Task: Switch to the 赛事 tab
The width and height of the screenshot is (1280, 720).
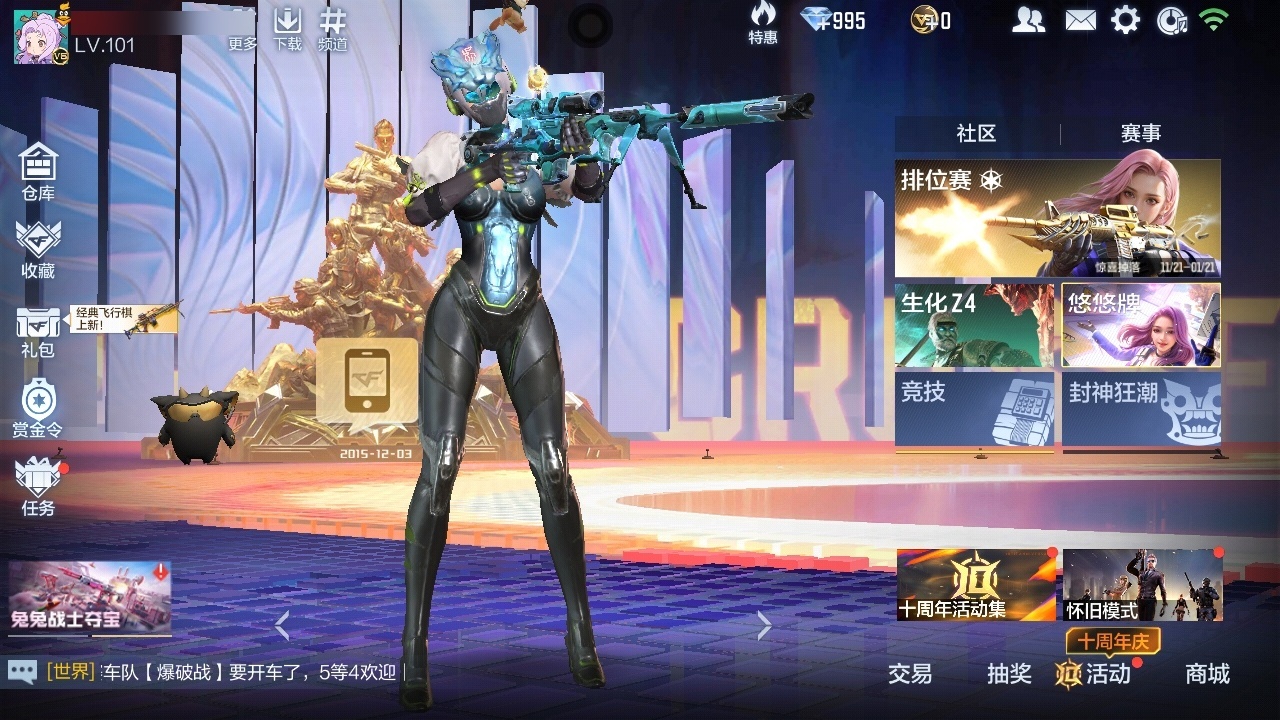Action: tap(1140, 133)
